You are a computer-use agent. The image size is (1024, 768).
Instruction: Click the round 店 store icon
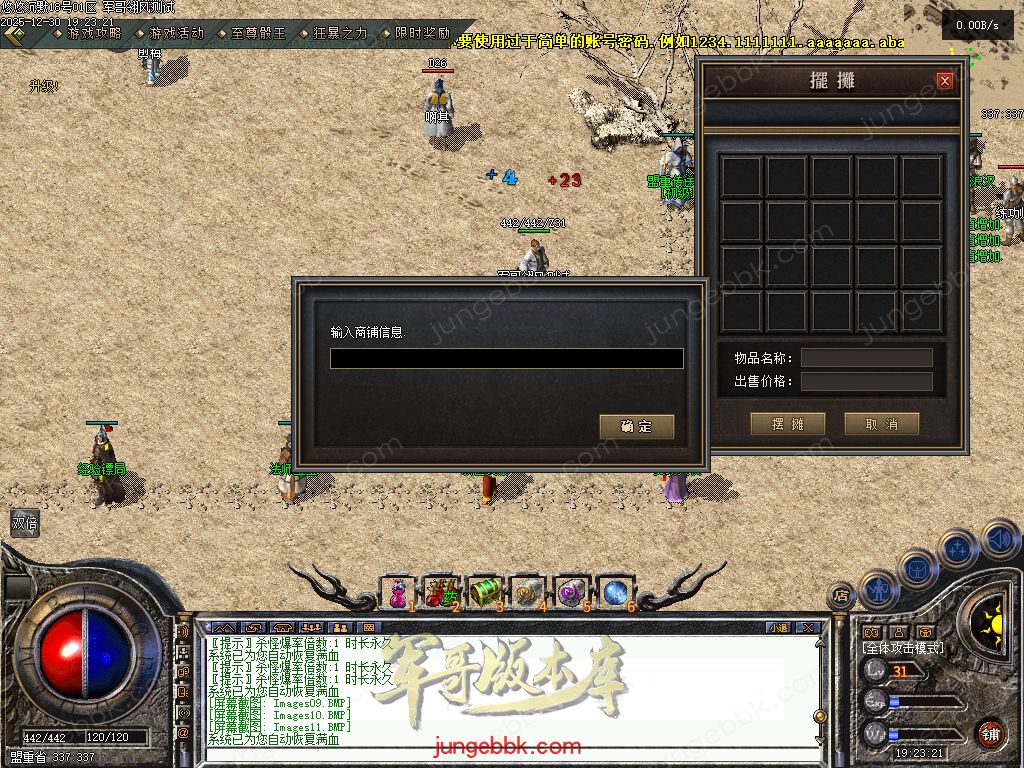(x=841, y=597)
